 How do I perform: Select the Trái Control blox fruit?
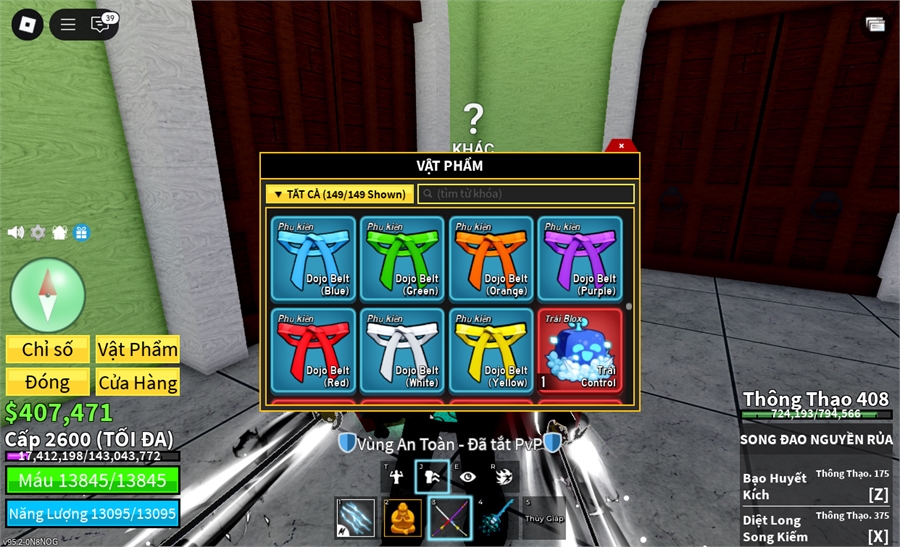point(579,349)
